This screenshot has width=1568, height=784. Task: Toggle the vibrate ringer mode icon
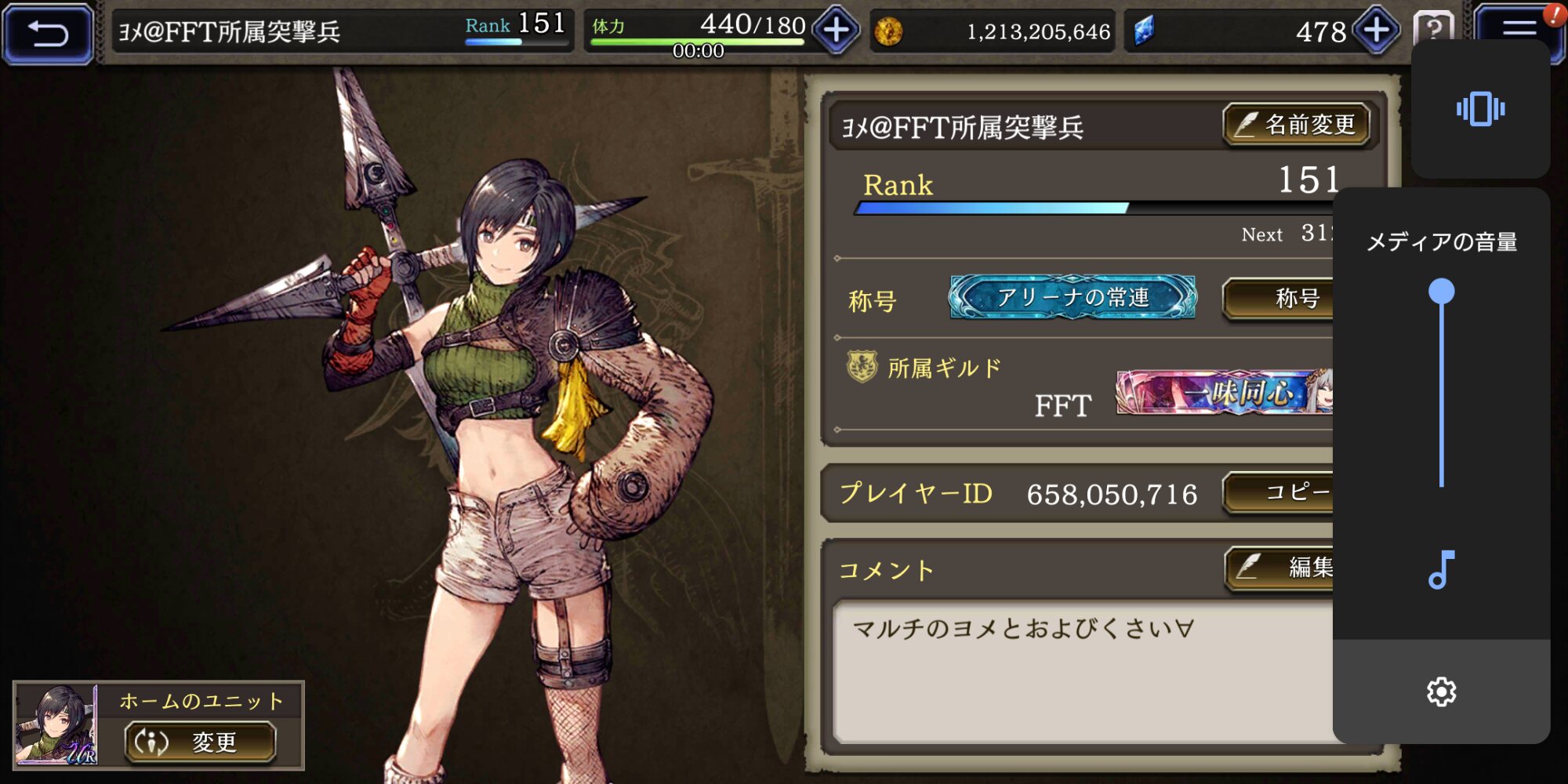[x=1480, y=109]
